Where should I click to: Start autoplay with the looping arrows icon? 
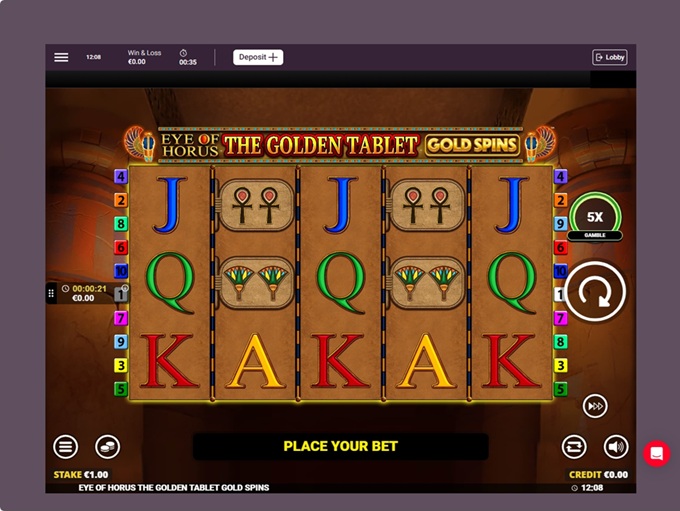(x=574, y=447)
